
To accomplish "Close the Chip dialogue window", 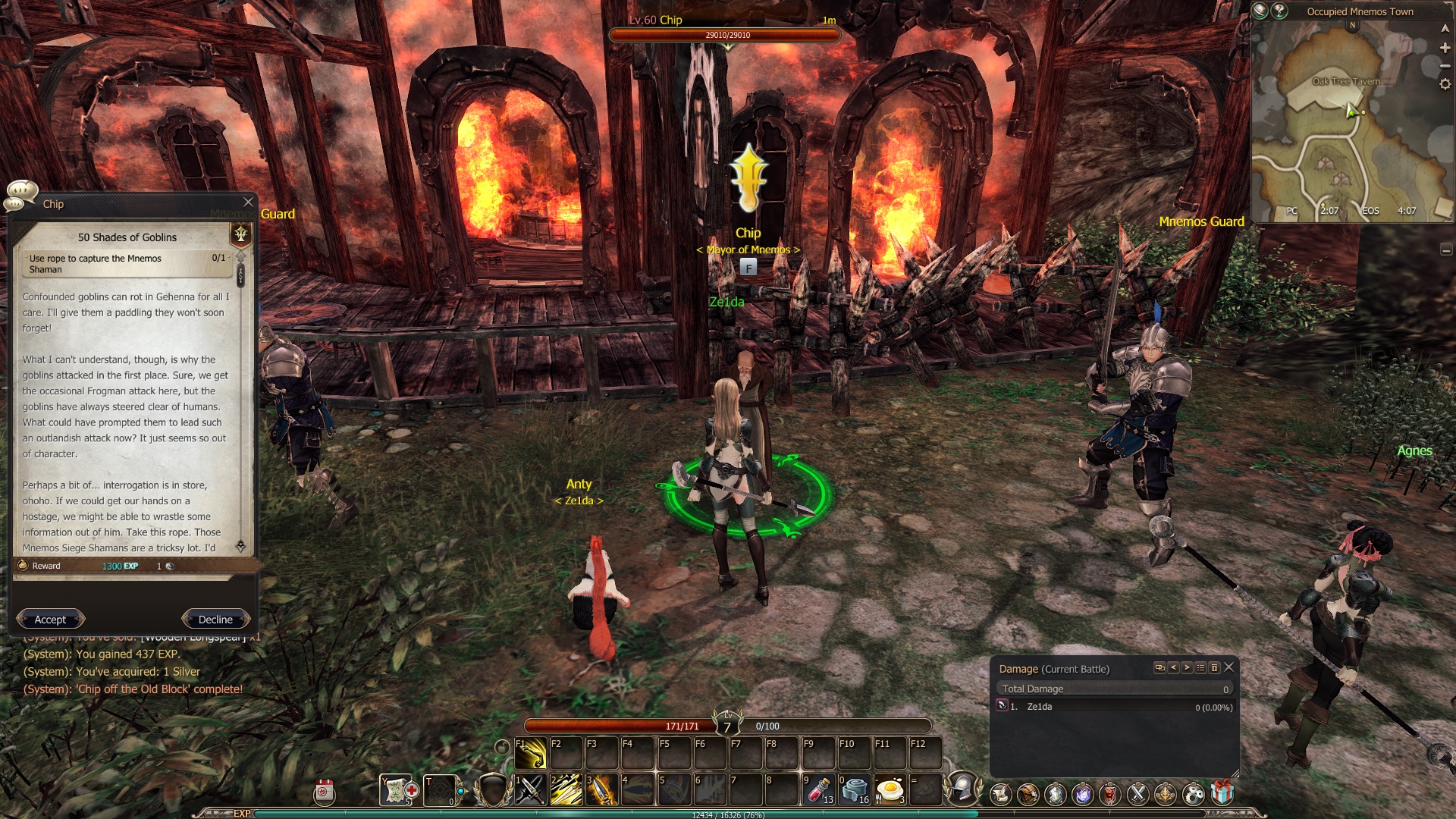I will tap(248, 202).
